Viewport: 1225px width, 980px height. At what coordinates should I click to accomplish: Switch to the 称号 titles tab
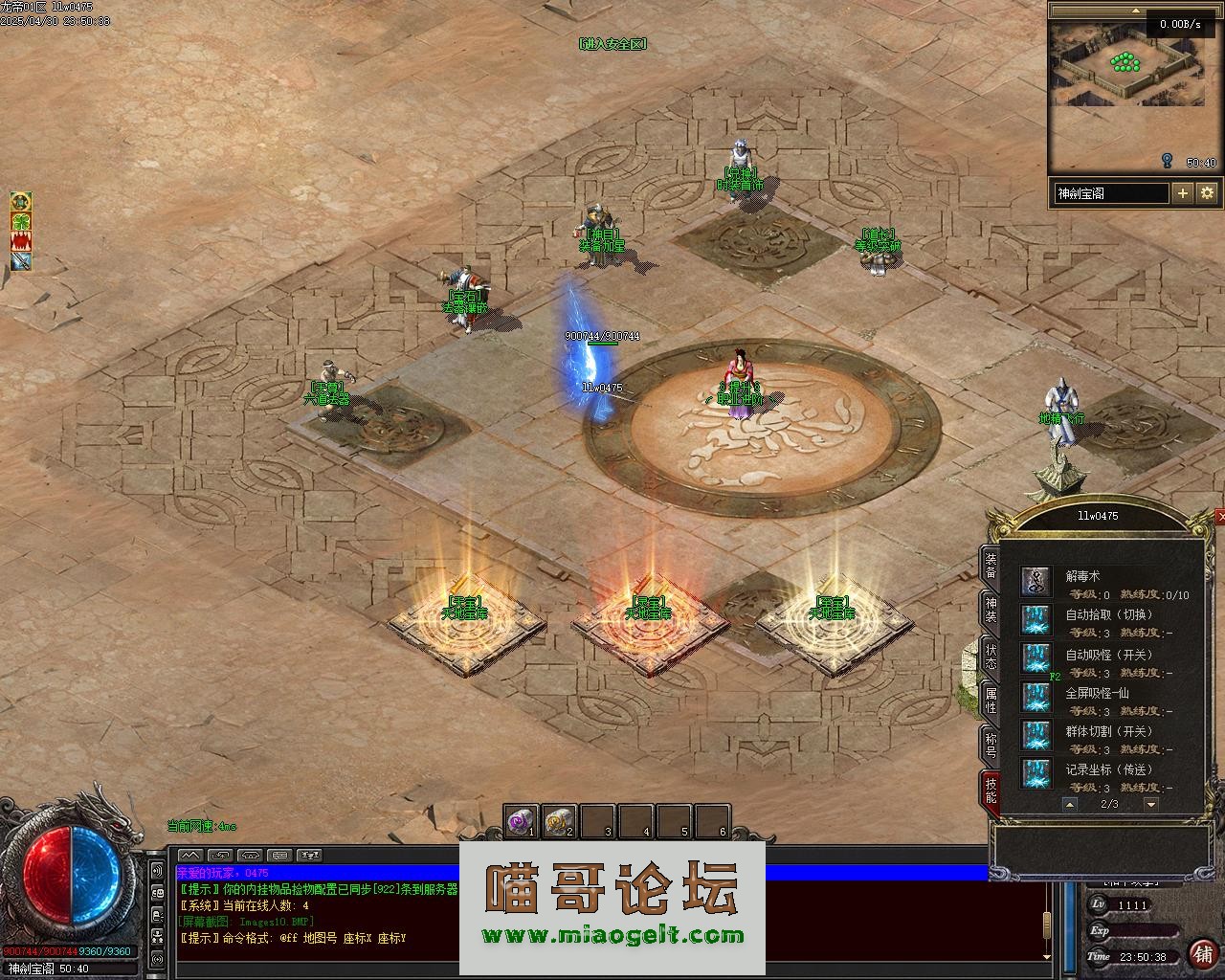click(991, 746)
